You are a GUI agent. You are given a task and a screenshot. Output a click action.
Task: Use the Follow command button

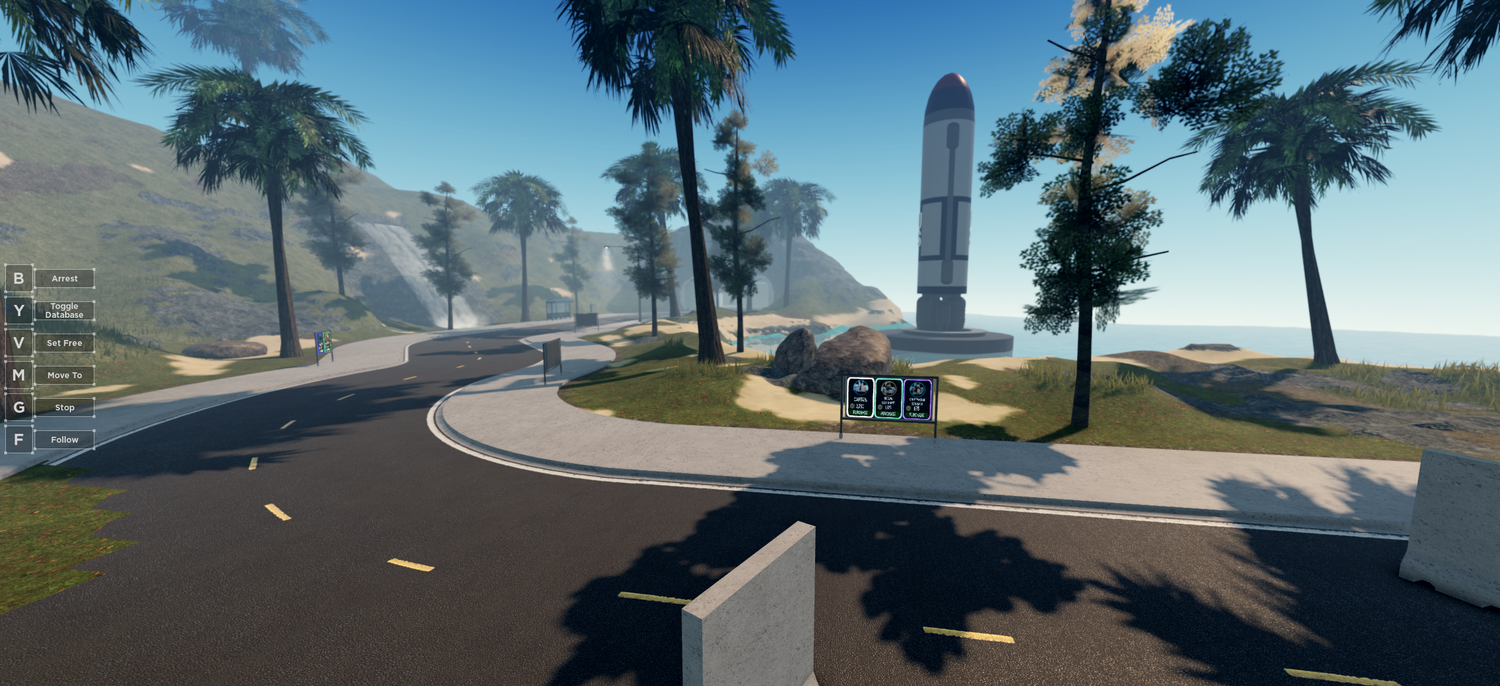point(64,439)
